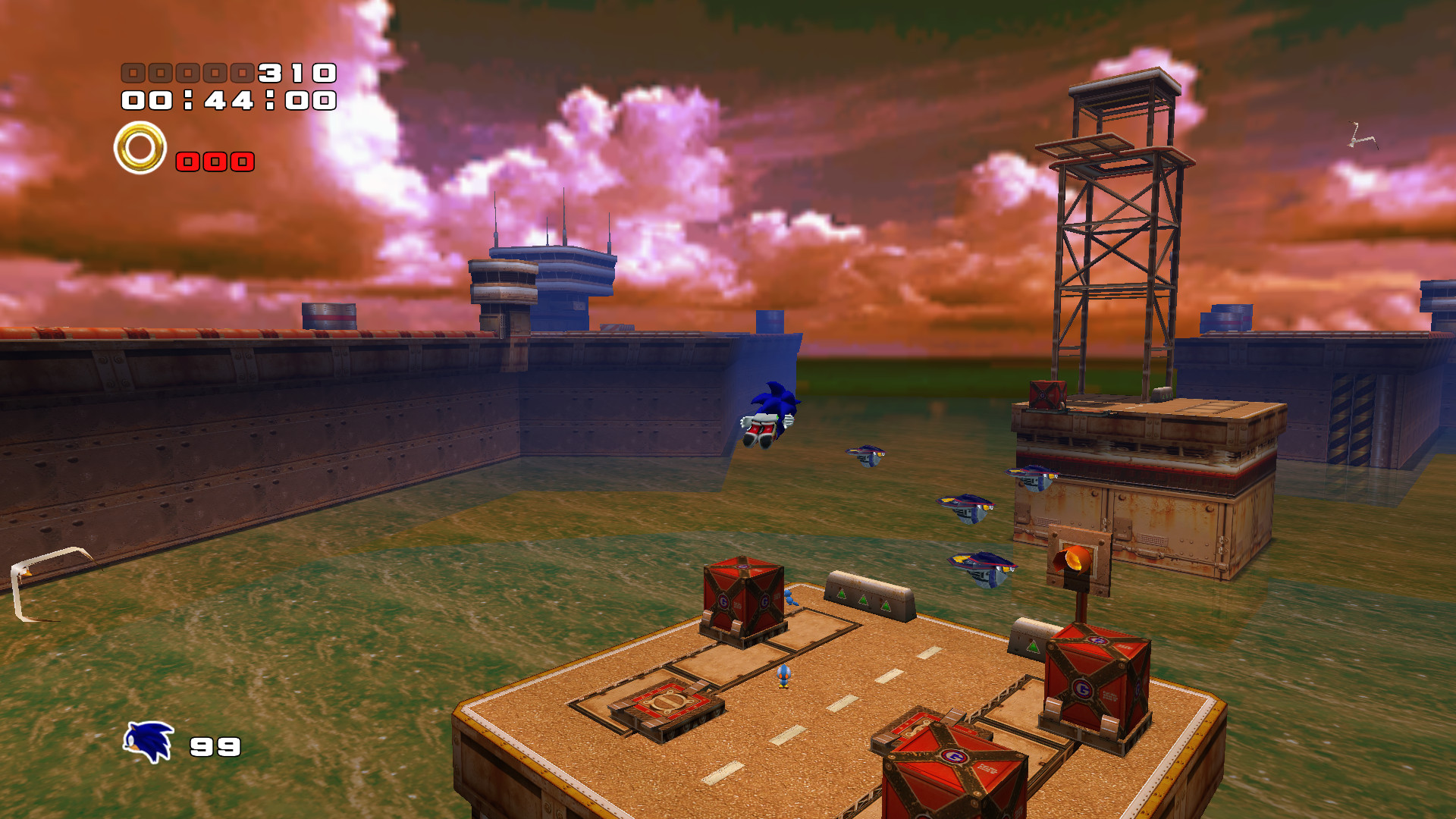The width and height of the screenshot is (1456, 819).
Task: Click the red rings counter showing 000
Action: coord(214,161)
